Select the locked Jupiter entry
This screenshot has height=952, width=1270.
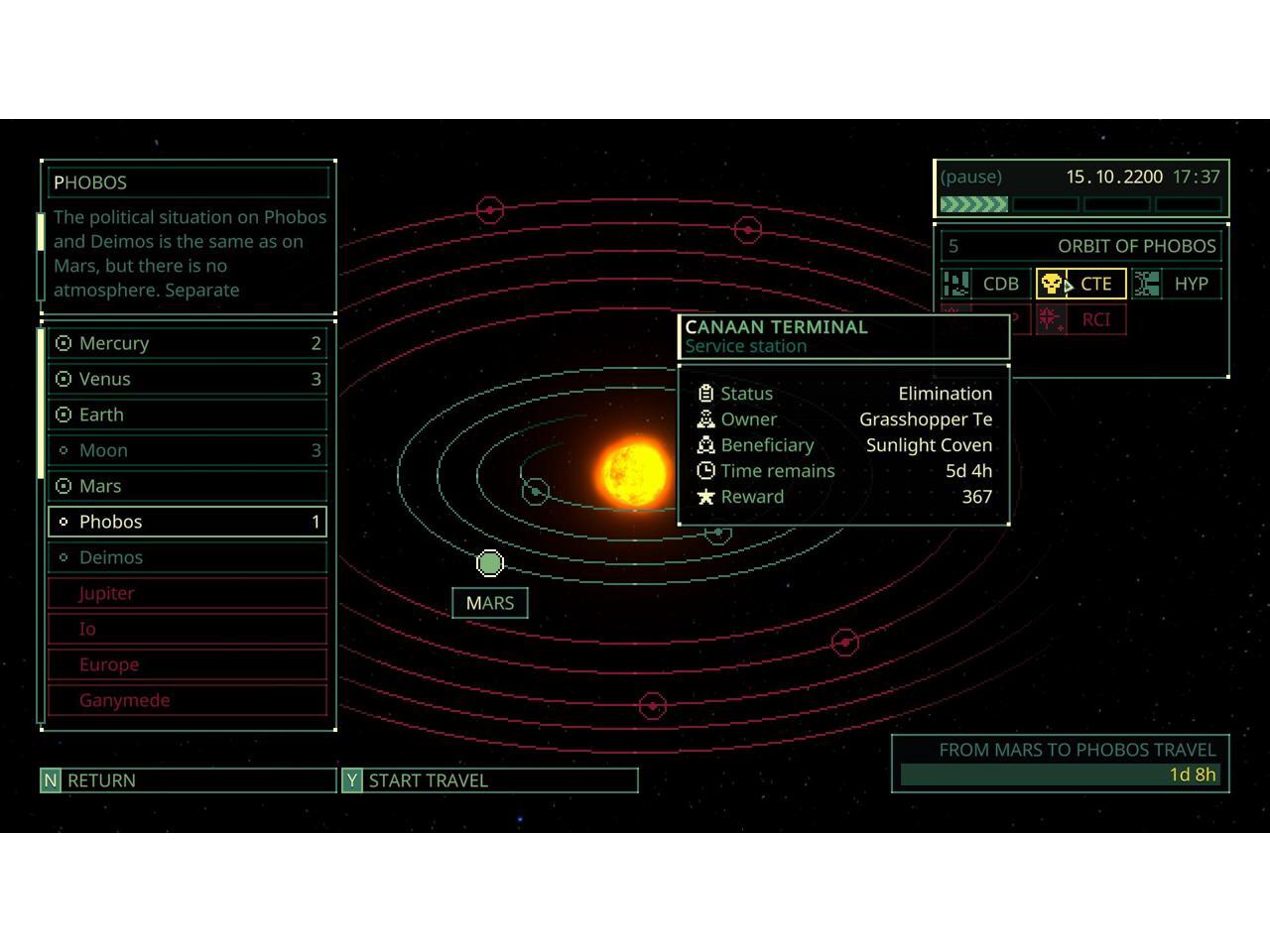tap(188, 593)
